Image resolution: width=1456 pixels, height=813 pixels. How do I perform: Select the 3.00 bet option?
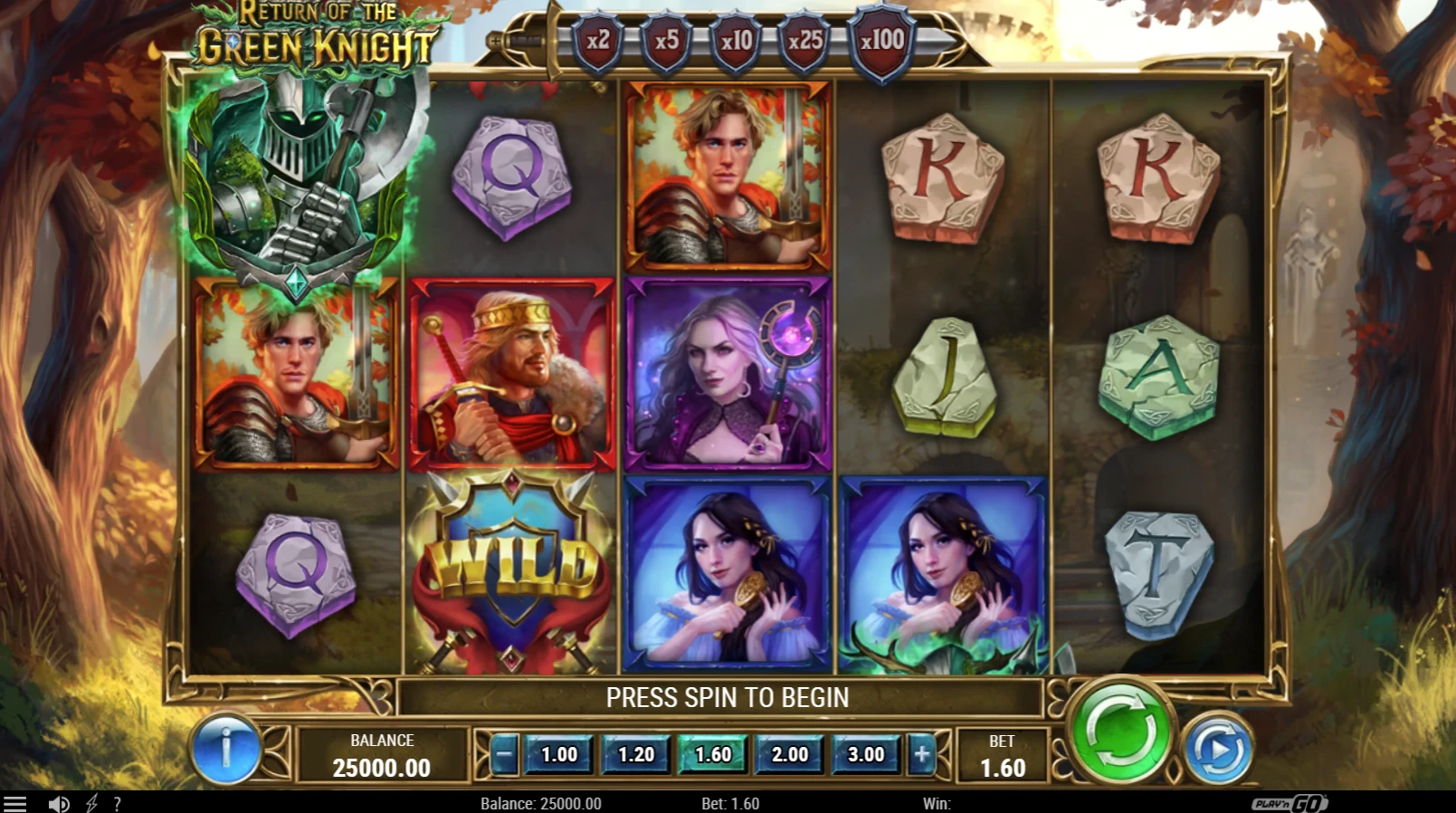point(865,754)
